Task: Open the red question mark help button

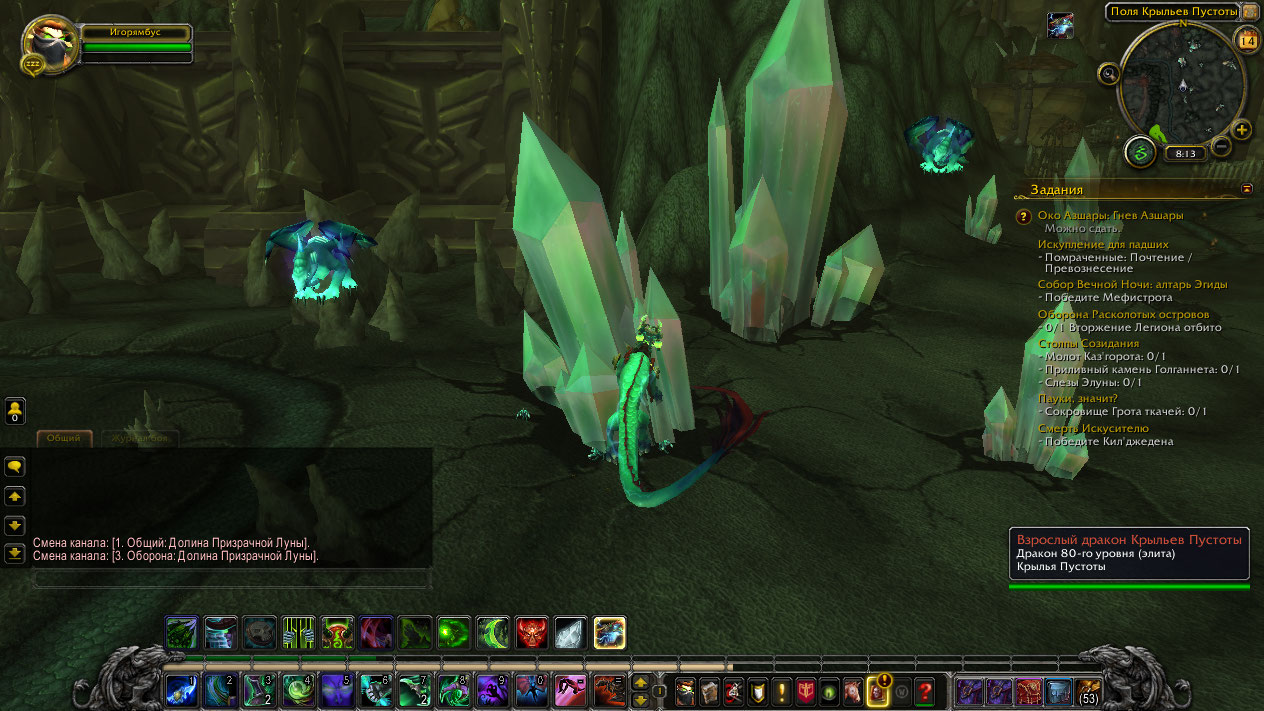Action: (925, 690)
